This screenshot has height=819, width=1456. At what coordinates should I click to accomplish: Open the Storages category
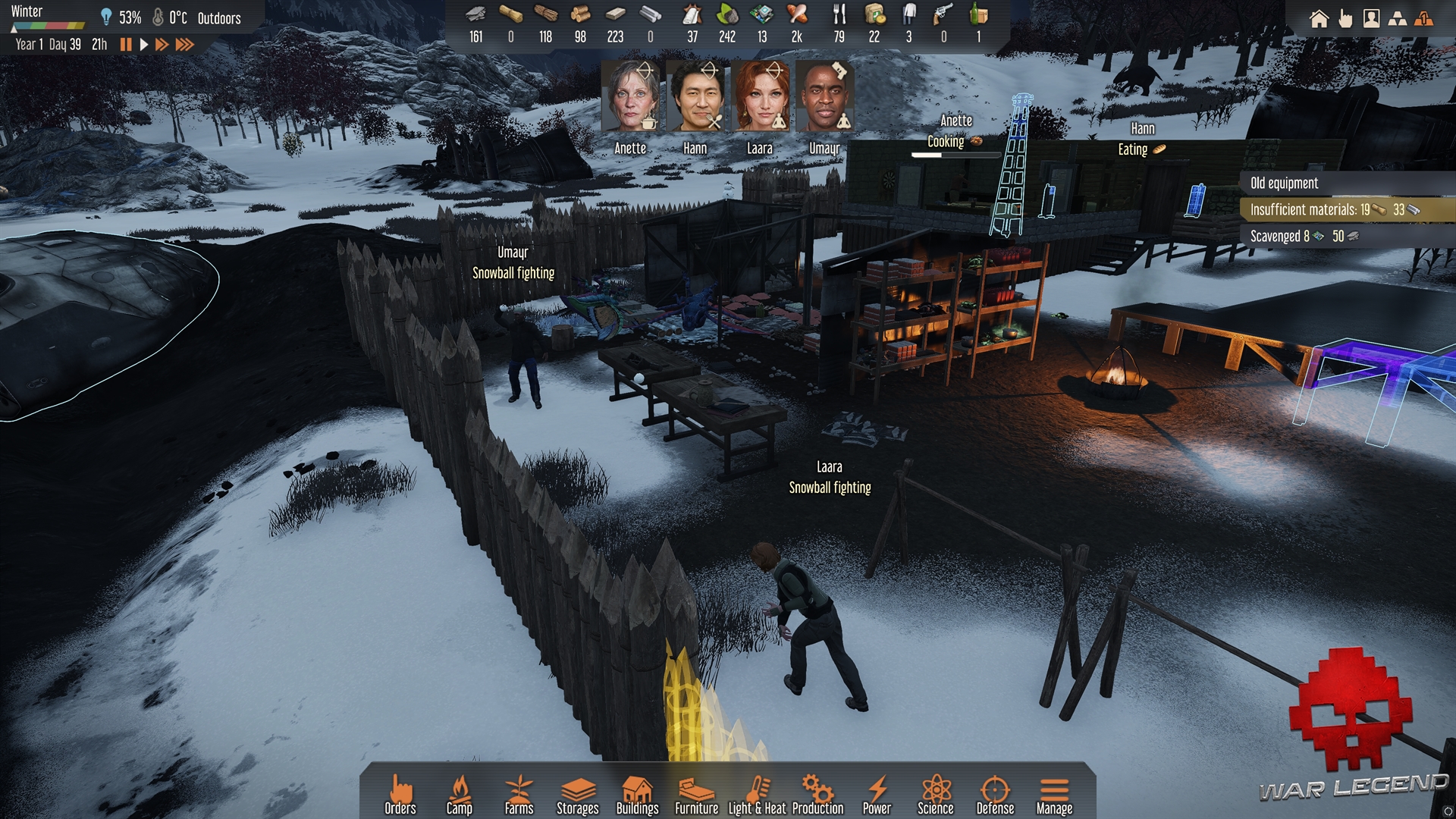578,795
